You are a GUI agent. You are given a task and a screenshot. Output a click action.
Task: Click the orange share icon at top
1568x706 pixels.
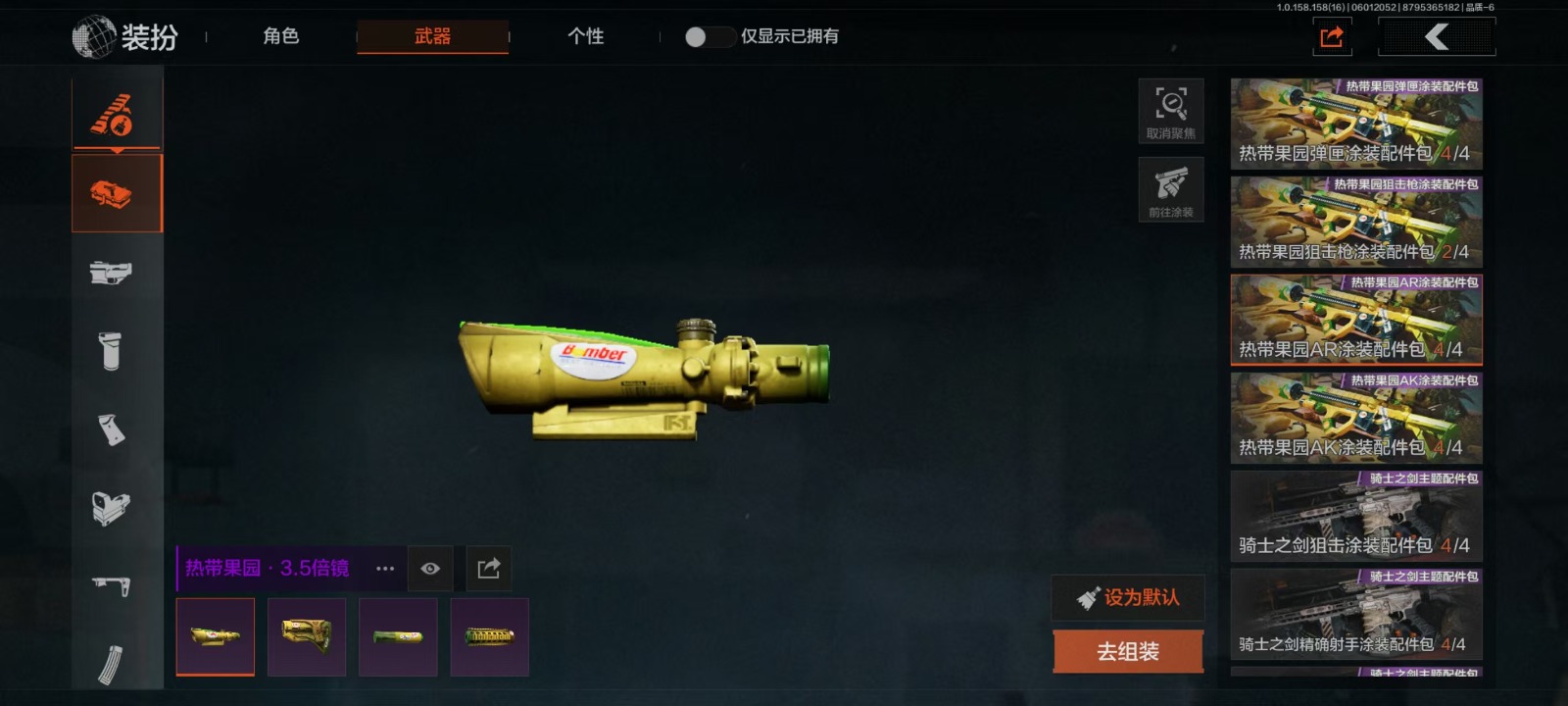[x=1332, y=37]
